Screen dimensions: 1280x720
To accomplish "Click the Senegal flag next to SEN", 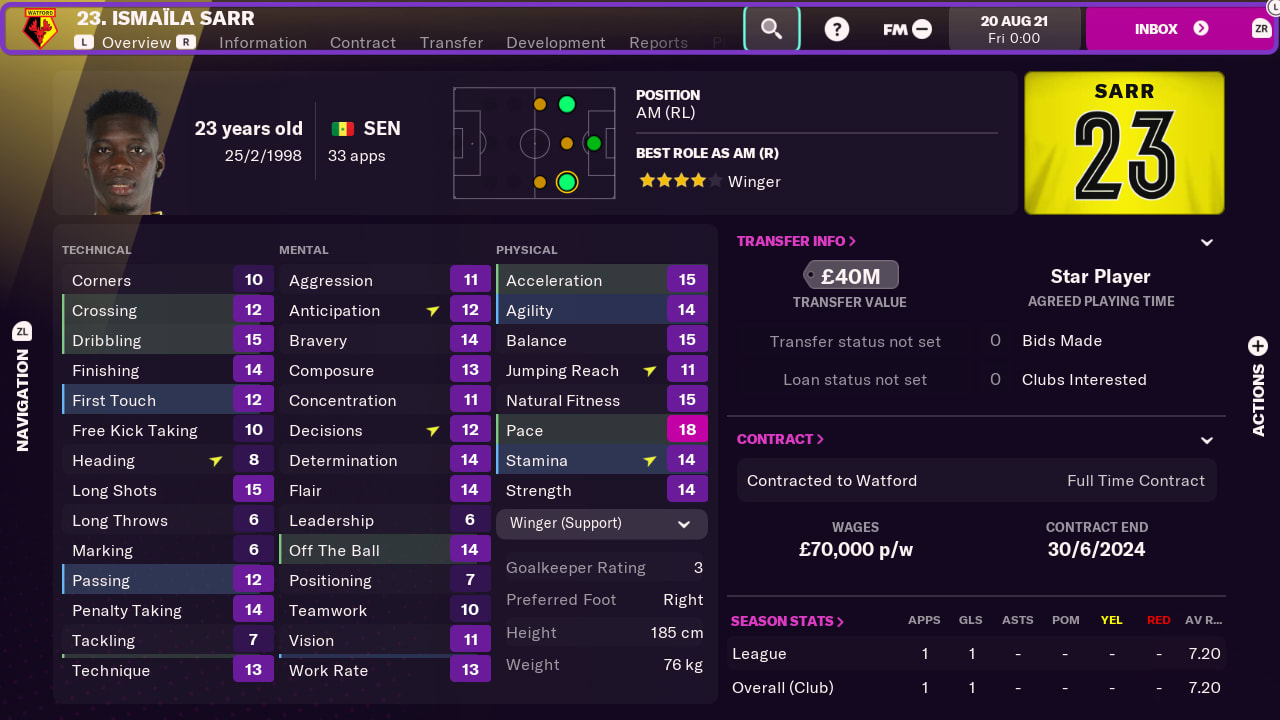I will click(x=341, y=128).
